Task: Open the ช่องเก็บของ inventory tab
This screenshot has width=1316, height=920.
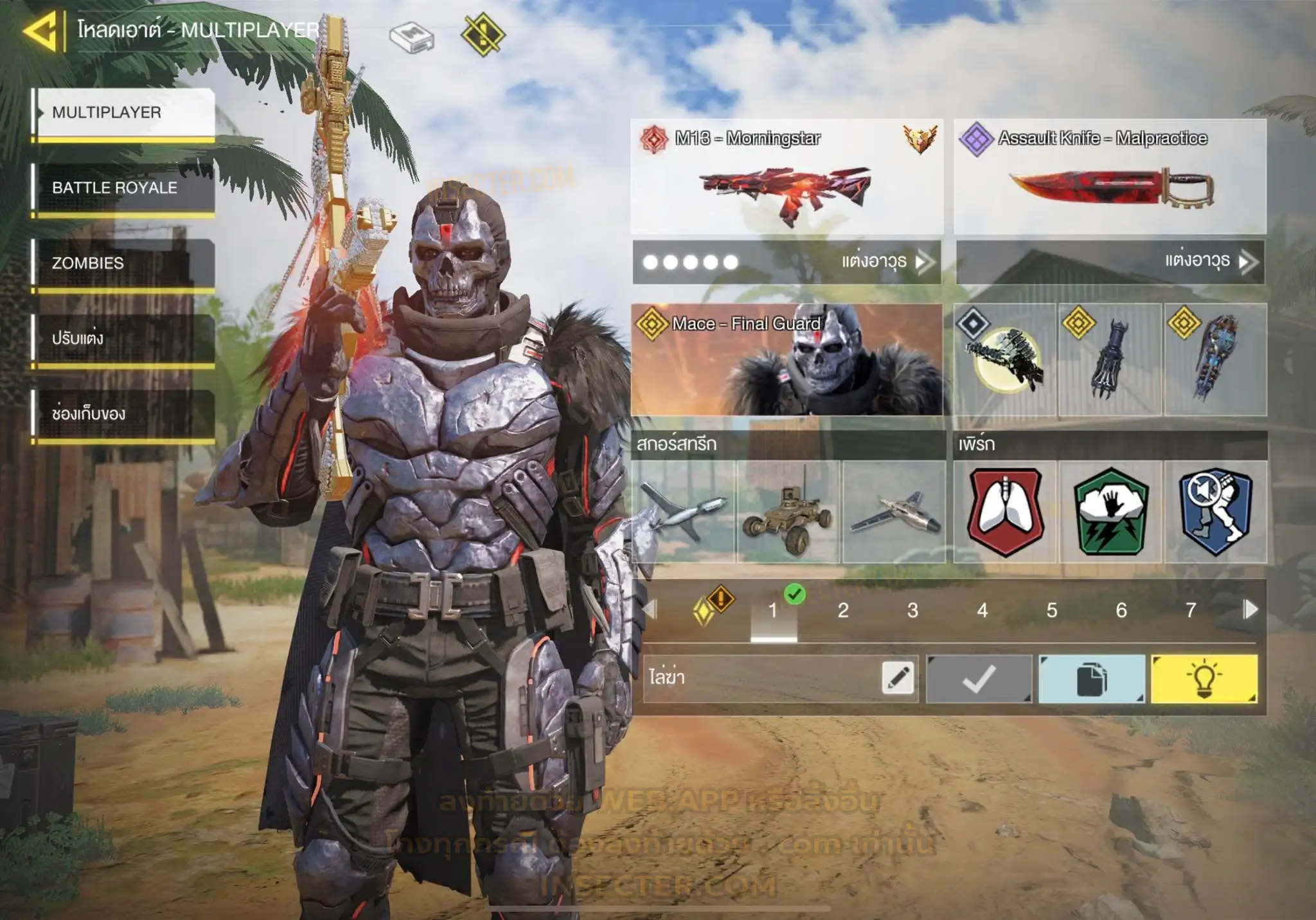Action: [x=124, y=413]
